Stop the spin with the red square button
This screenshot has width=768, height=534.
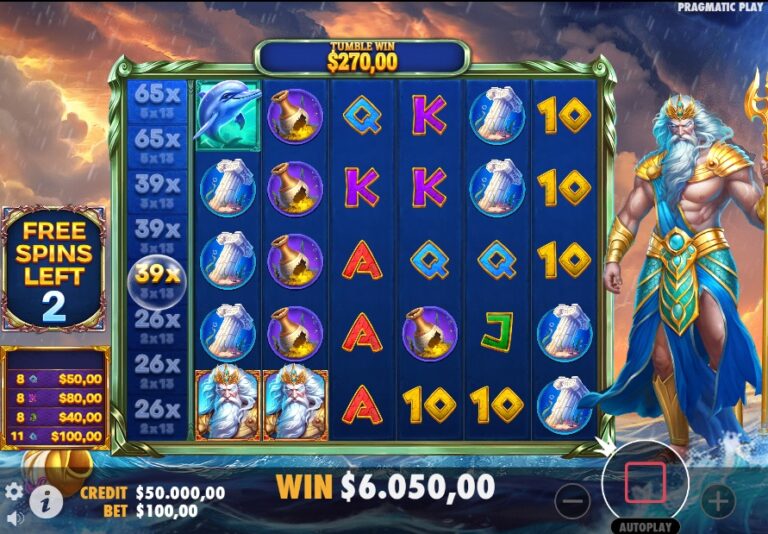pyautogui.click(x=645, y=483)
